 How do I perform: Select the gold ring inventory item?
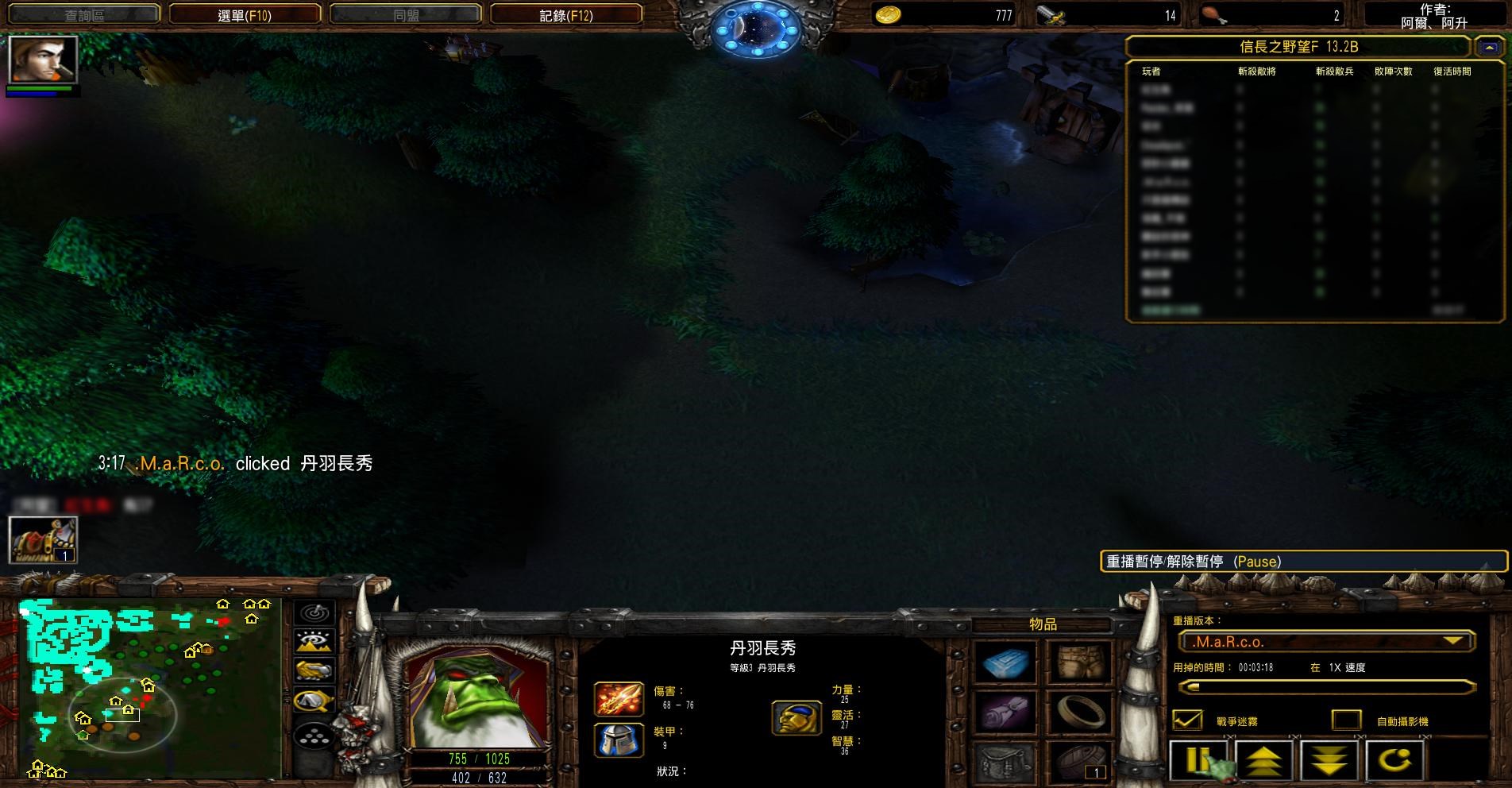pos(1079,712)
